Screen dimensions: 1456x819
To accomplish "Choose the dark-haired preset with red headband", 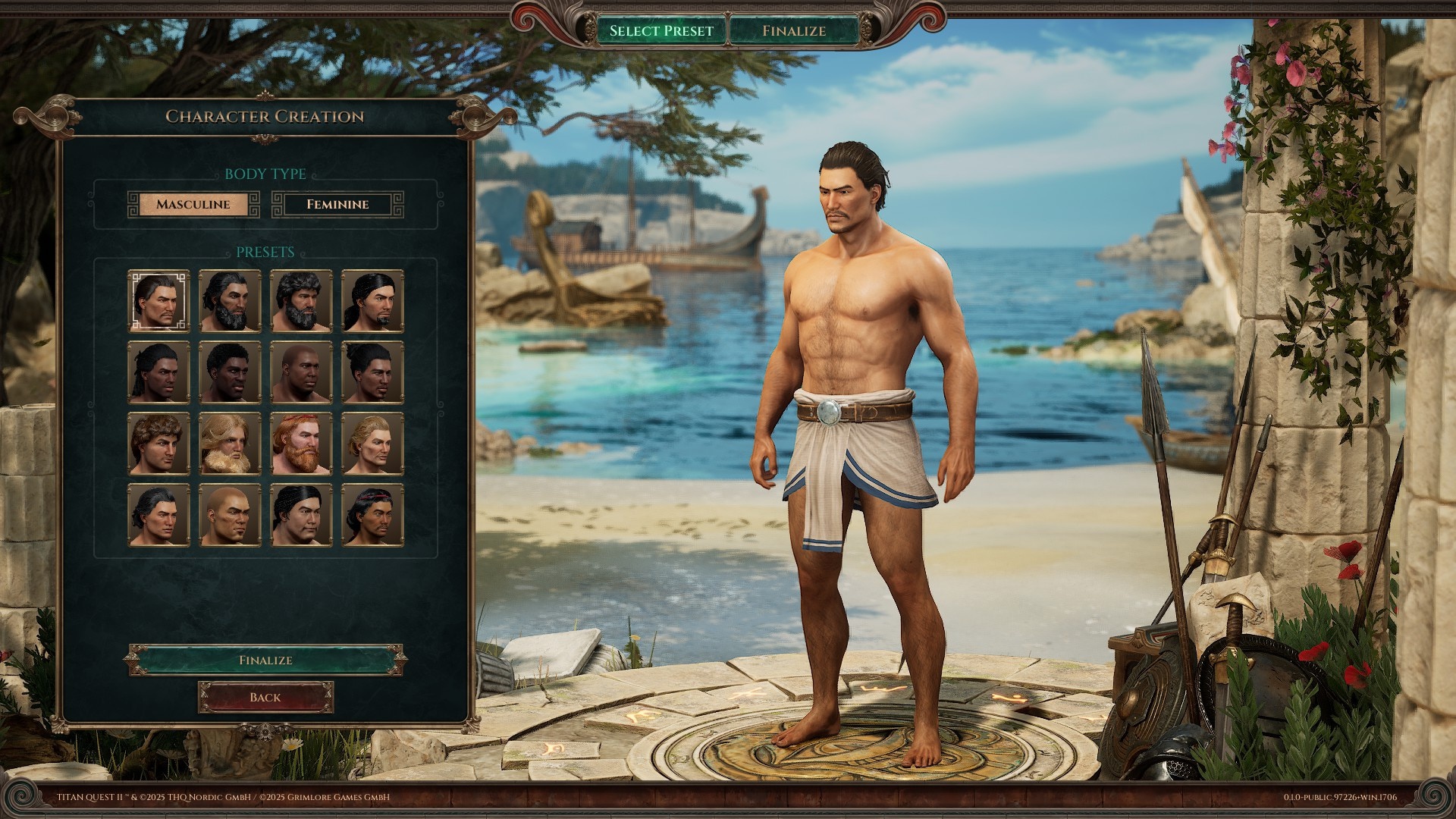I will tap(372, 515).
